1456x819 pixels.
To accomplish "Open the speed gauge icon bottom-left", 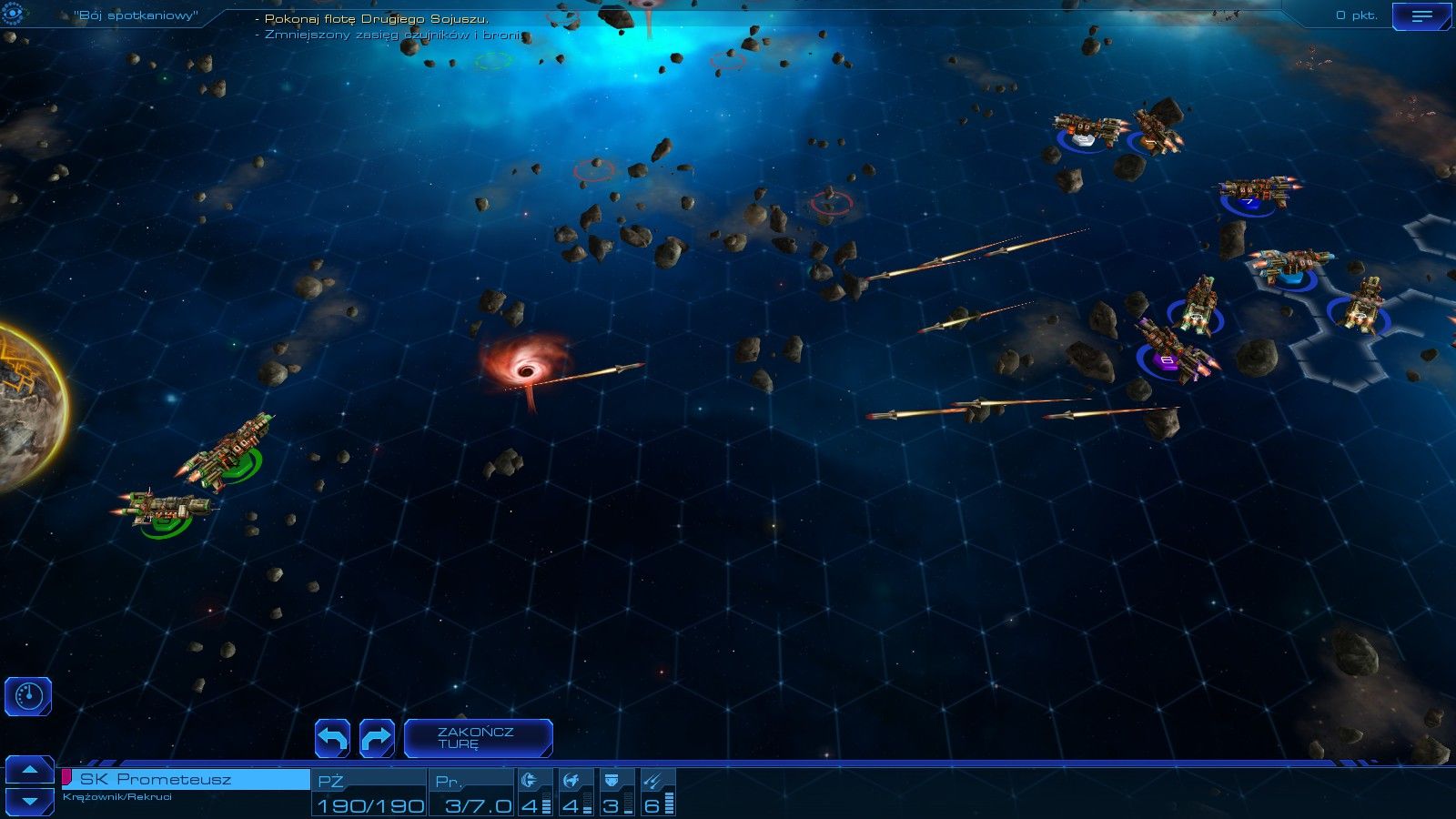I will (x=28, y=694).
